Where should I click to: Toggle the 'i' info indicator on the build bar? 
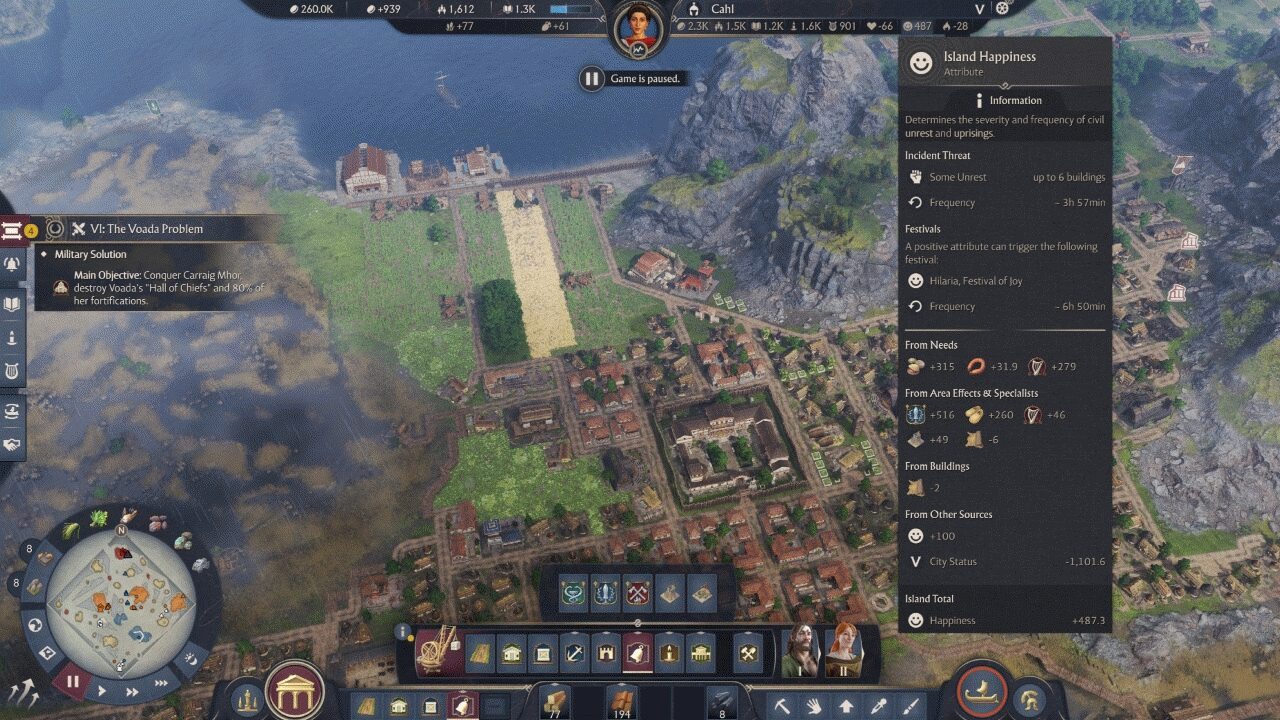(403, 631)
